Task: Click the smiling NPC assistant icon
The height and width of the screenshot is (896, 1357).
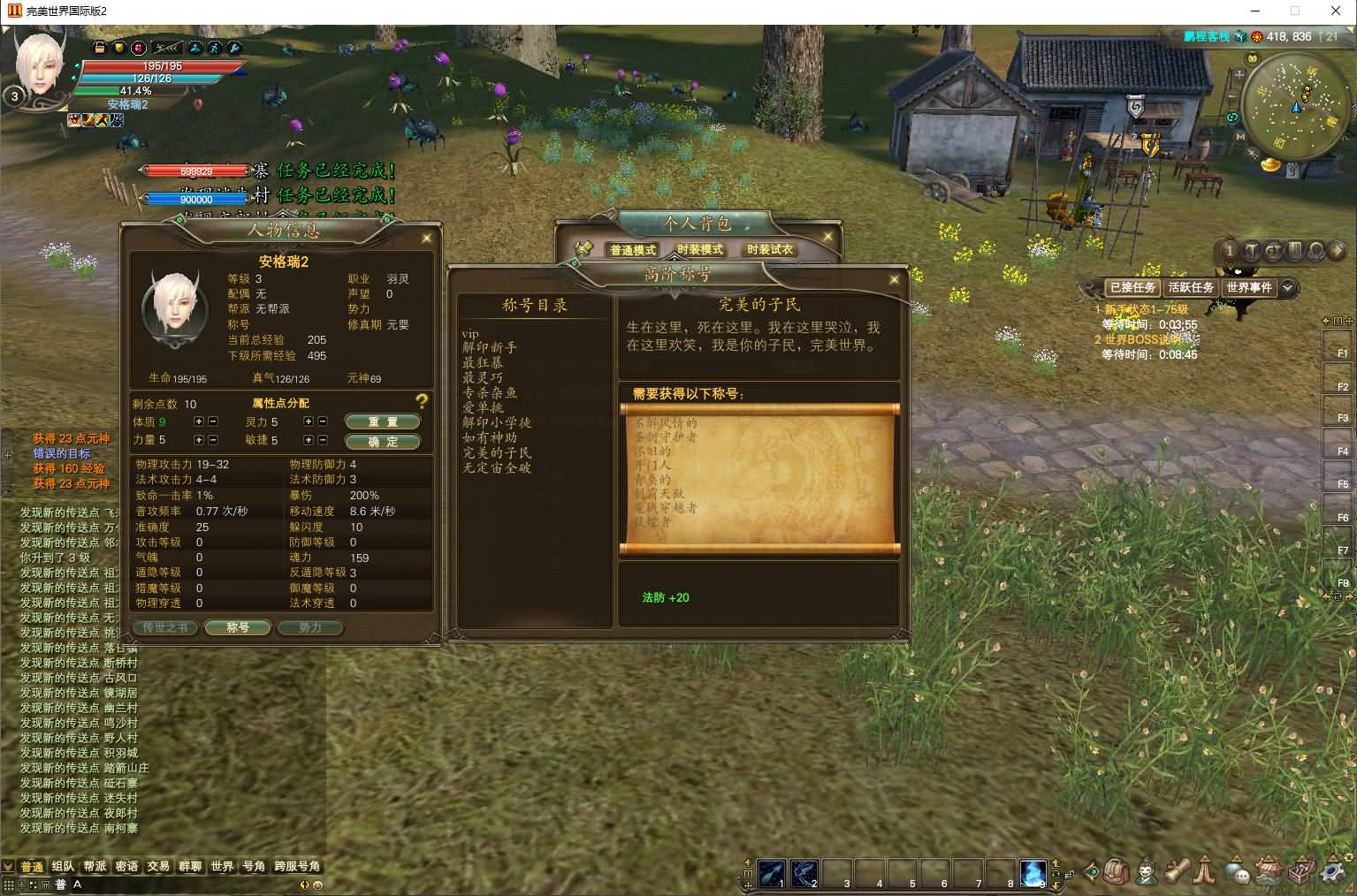Action: click(1146, 872)
